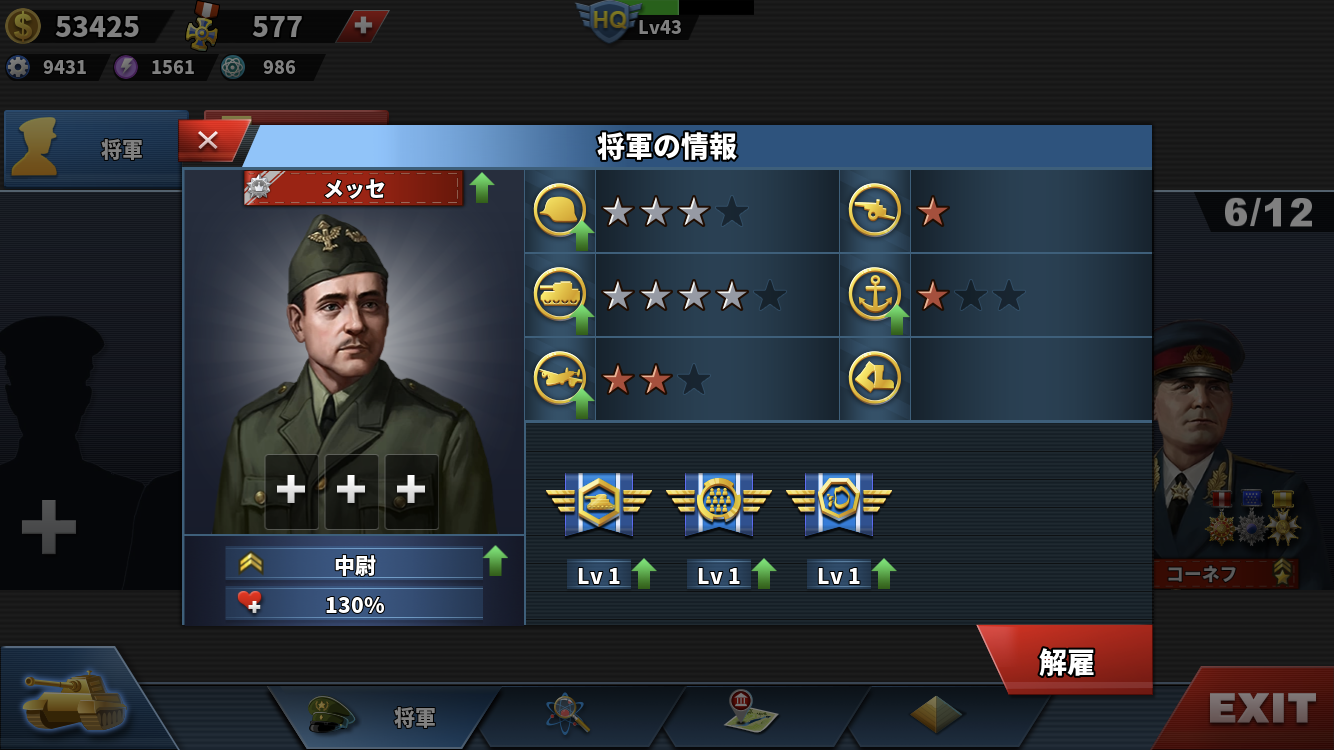Upgrade the infantry helmet skill
Screen dimensions: 1334x750
coord(581,236)
